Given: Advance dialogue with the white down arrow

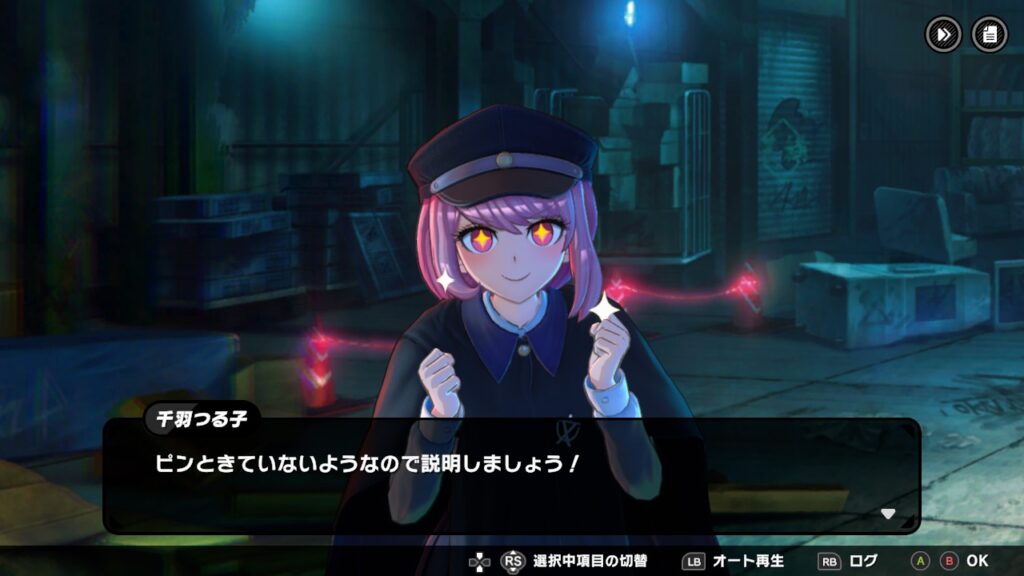Looking at the screenshot, I should (x=887, y=514).
